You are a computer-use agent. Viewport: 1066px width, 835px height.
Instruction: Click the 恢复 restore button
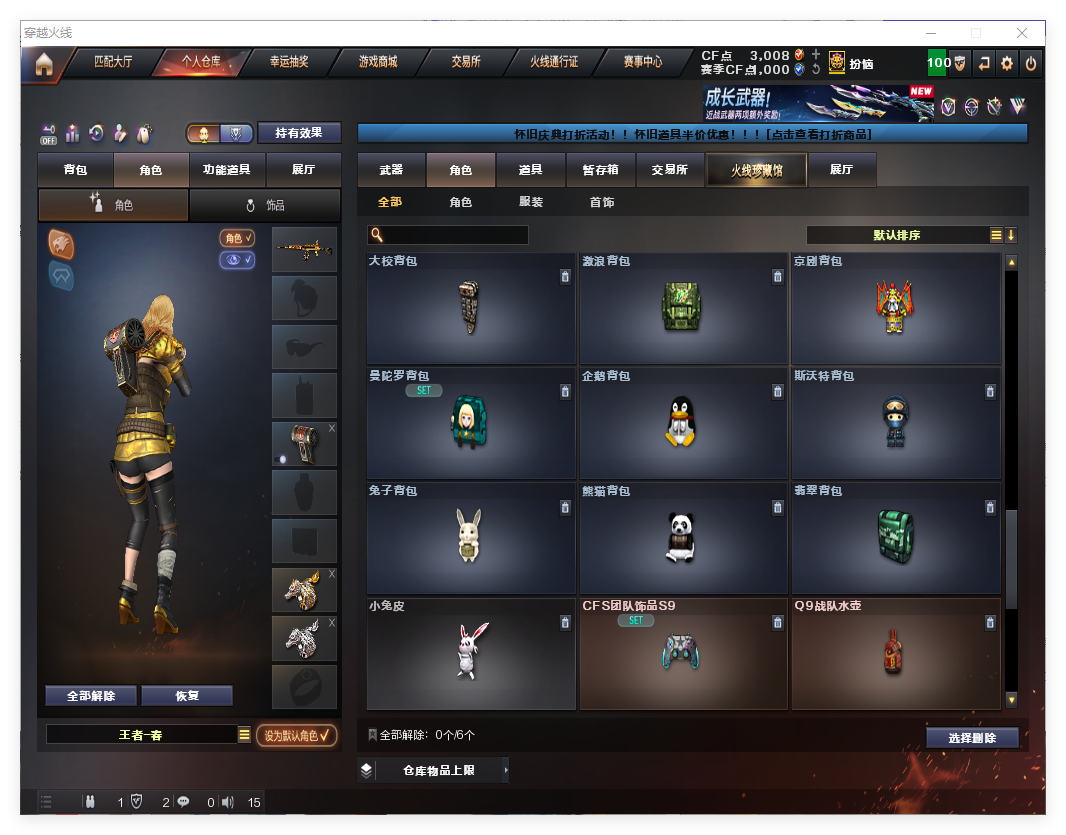[x=187, y=696]
